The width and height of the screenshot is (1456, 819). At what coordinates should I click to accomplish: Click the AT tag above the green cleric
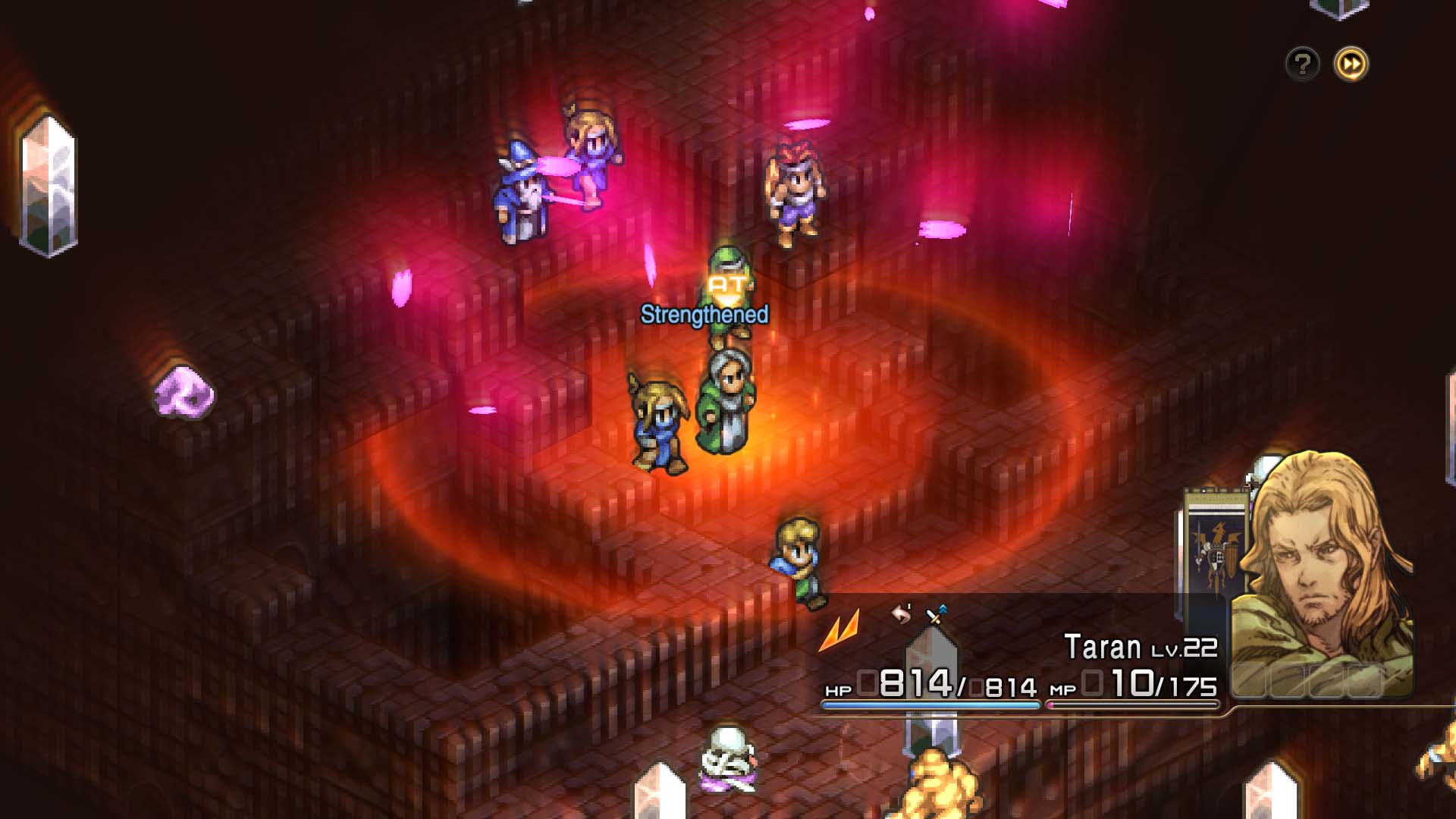click(726, 287)
